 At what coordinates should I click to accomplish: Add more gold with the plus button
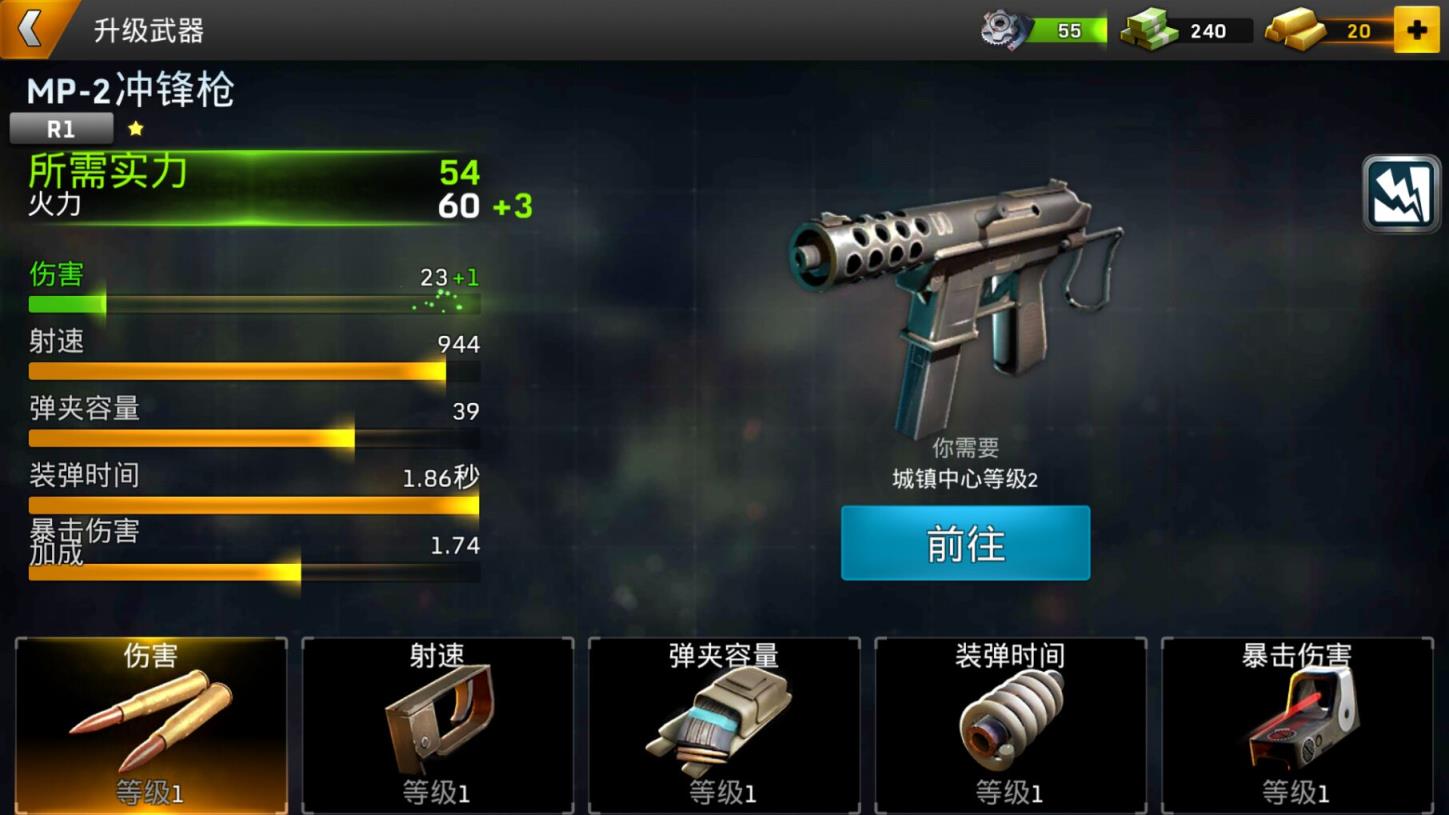pyautogui.click(x=1416, y=31)
